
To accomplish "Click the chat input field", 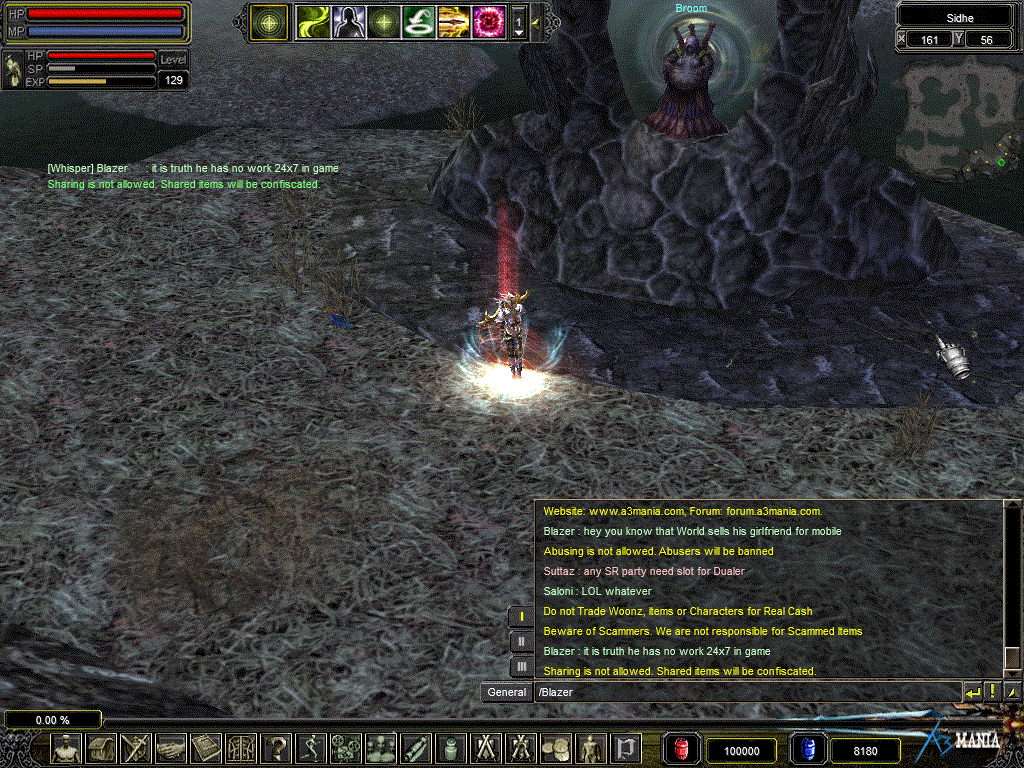I will (x=745, y=691).
